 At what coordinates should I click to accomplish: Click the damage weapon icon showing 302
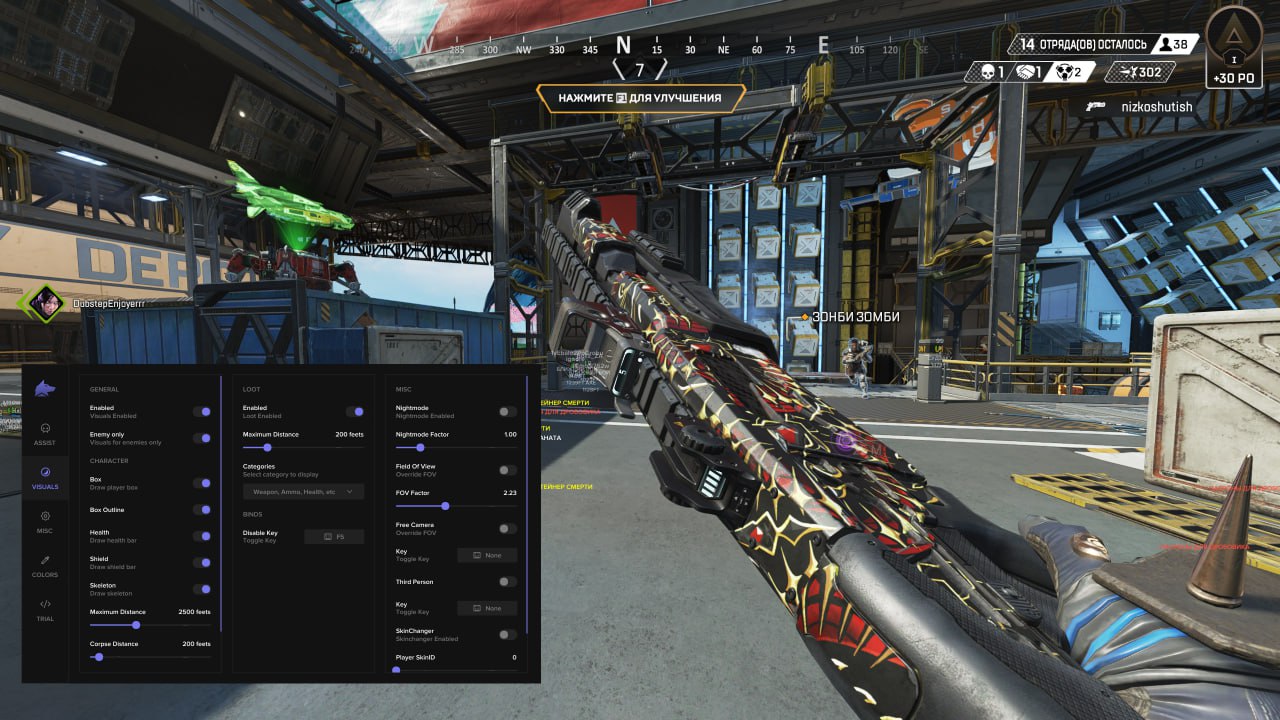coord(1128,71)
